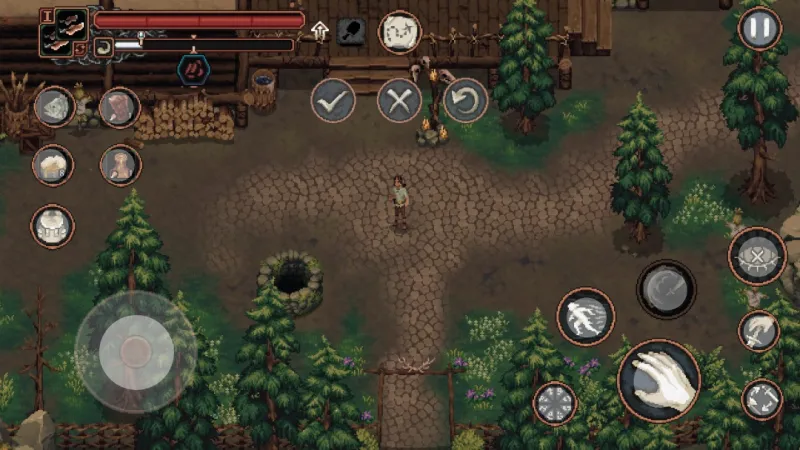Tap the hand holding dagger button
This screenshot has width=800, height=450.
tap(759, 331)
